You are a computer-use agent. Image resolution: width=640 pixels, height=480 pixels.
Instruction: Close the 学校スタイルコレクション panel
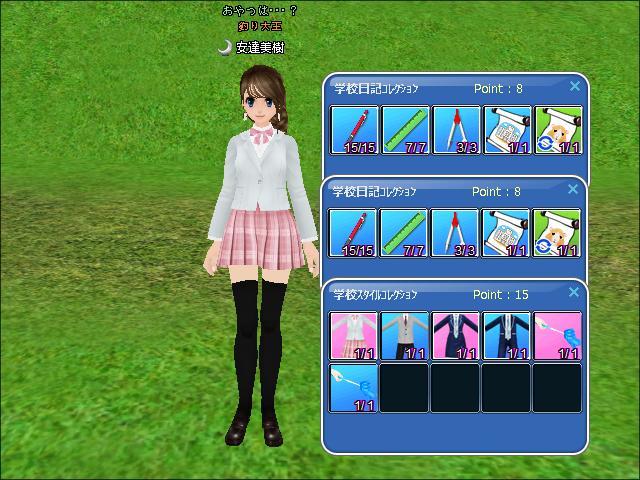point(574,293)
